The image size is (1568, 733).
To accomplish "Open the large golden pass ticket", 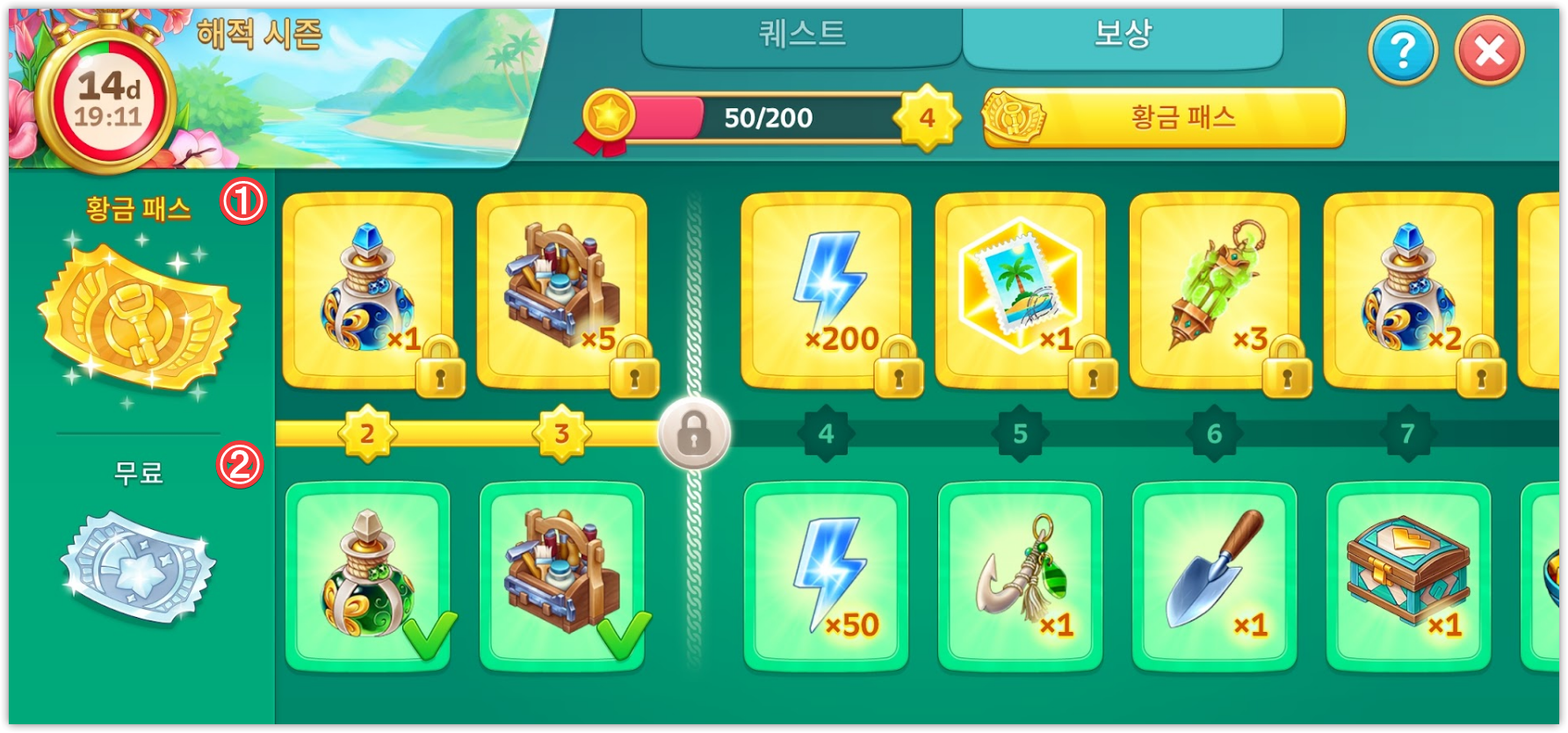I will [x=138, y=320].
